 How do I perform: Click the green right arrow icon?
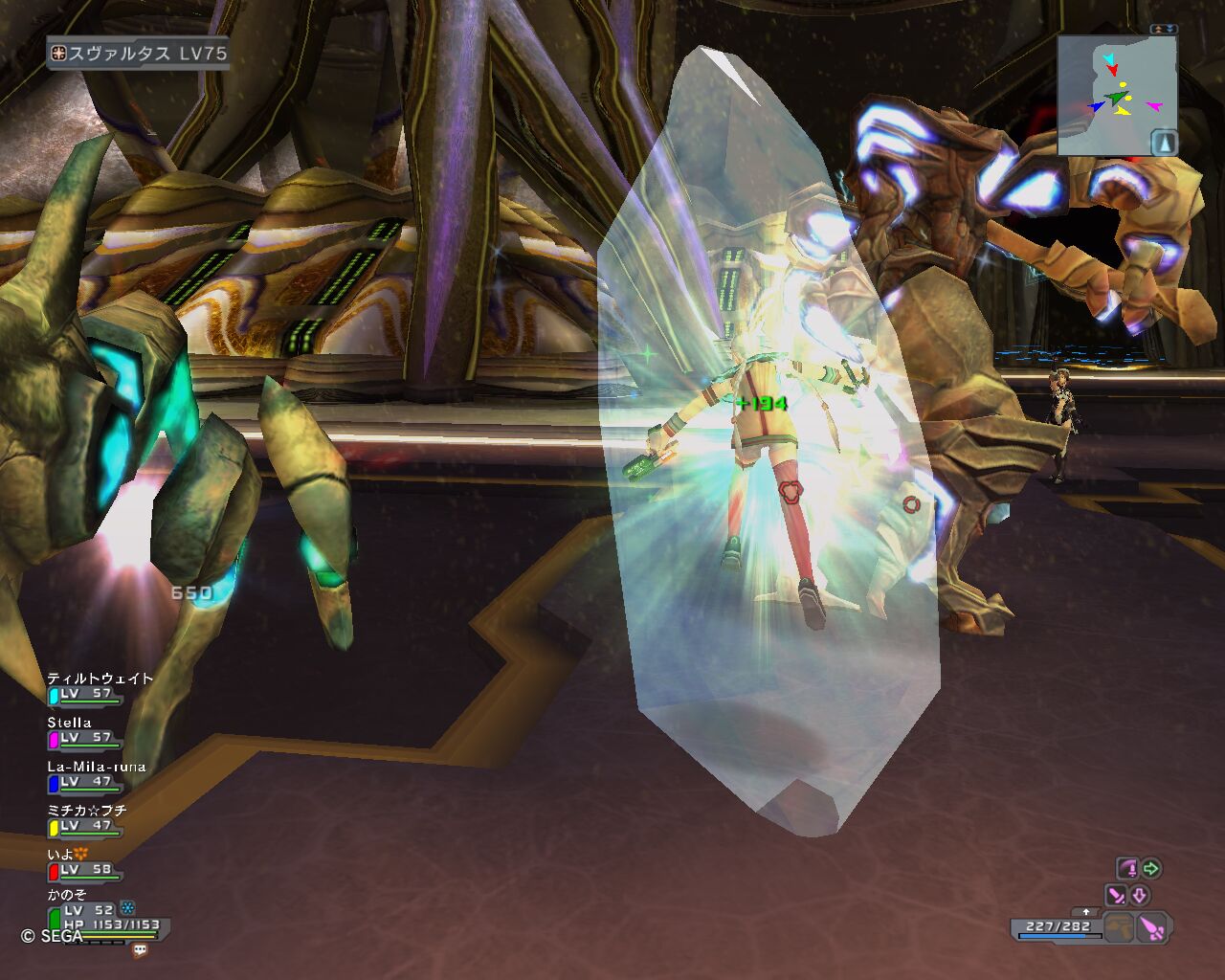[1151, 869]
